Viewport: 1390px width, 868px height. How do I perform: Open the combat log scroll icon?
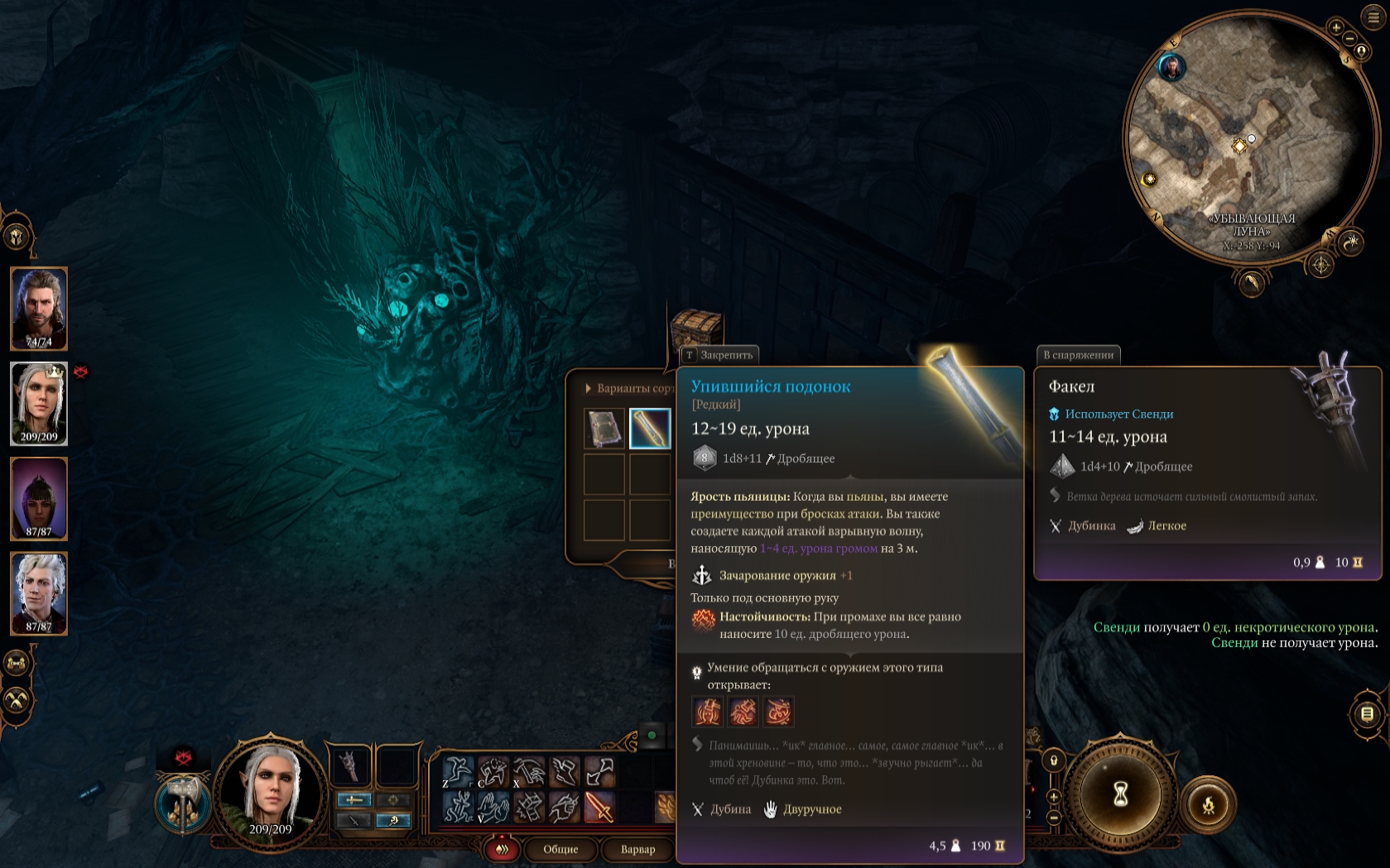coord(1367,713)
